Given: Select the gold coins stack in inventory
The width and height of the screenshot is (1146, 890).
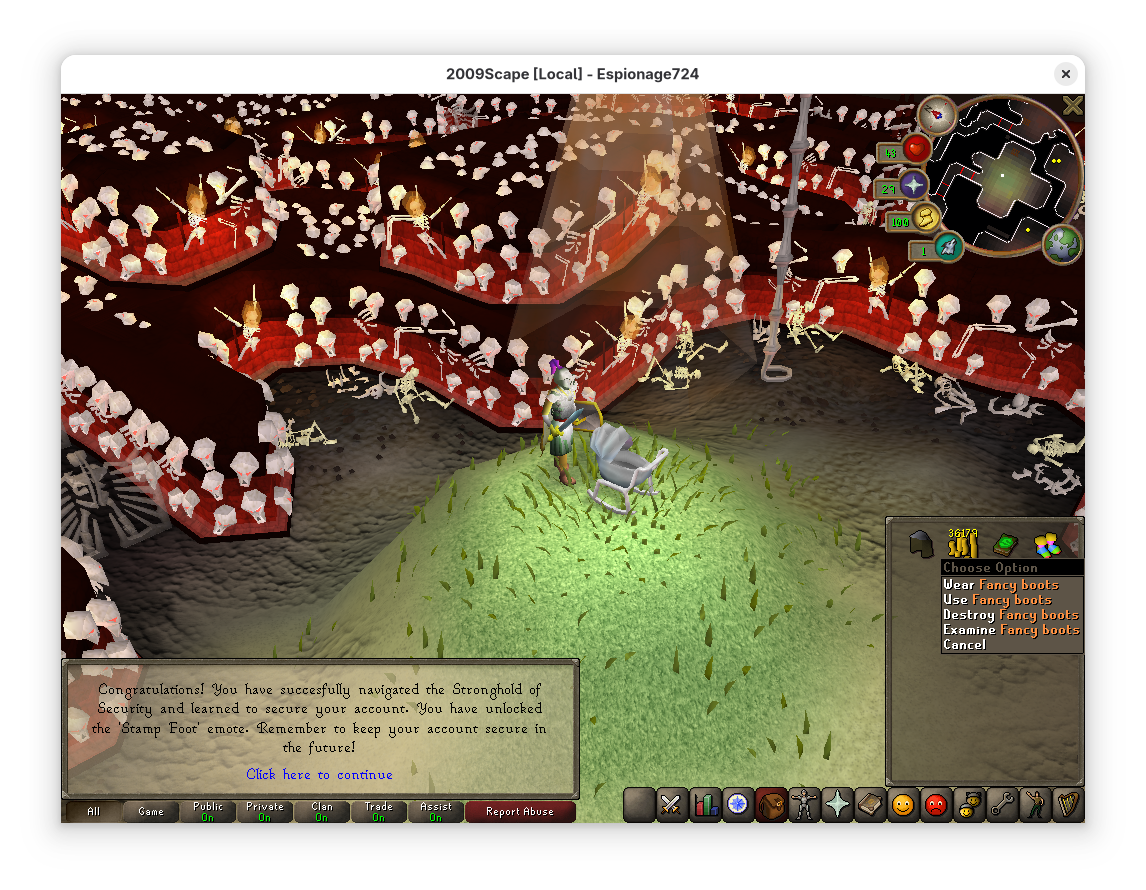Looking at the screenshot, I should pyautogui.click(x=962, y=545).
